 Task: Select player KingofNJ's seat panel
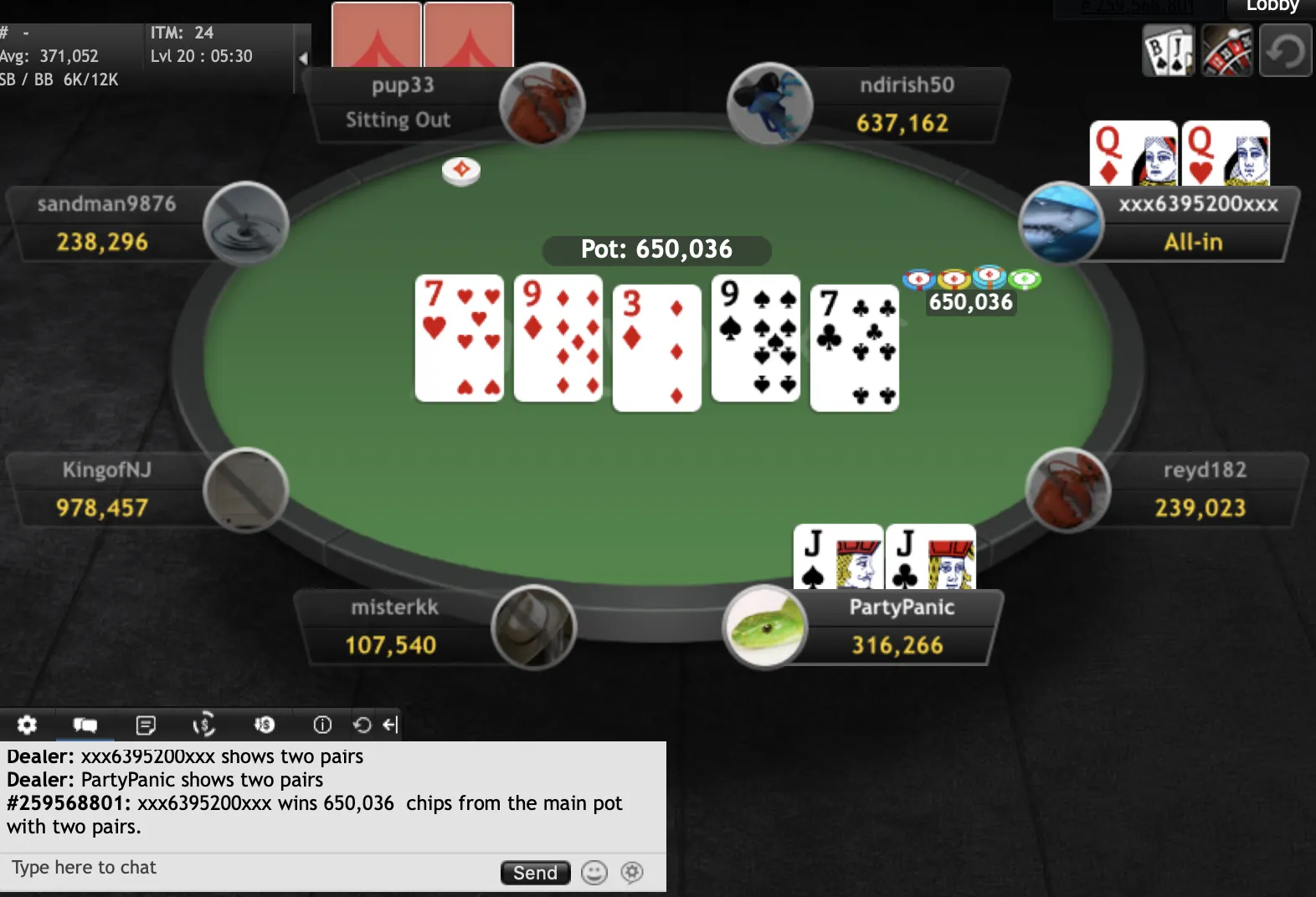[109, 490]
